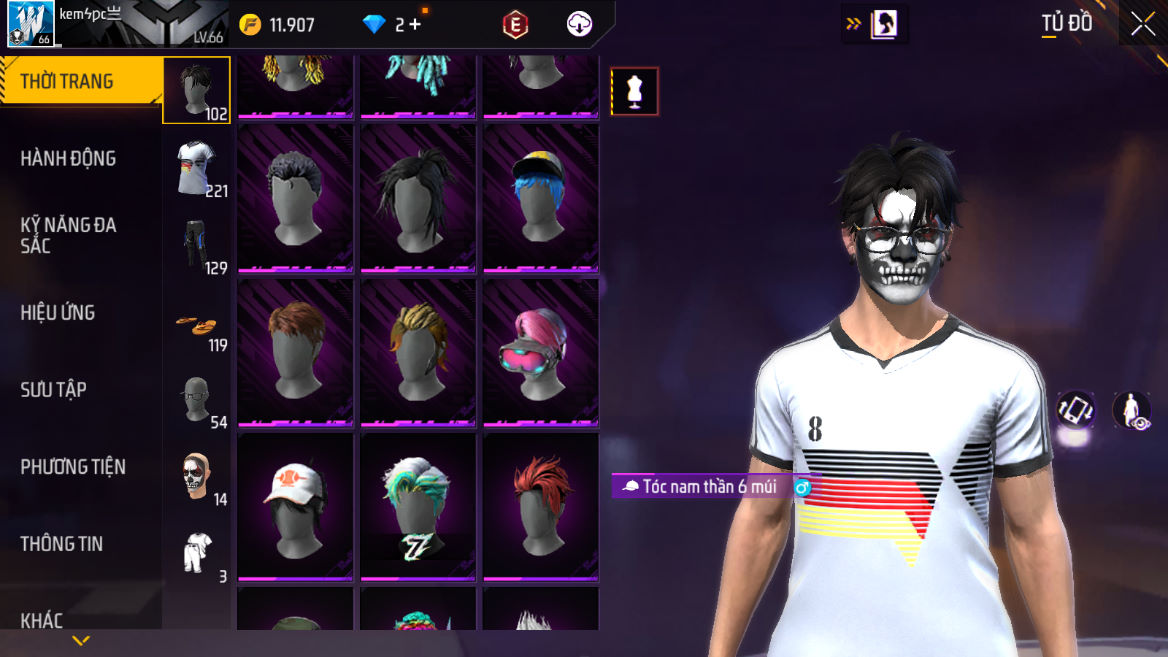Show the Thông Tin tab
1168x657 pixels.
[x=62, y=544]
